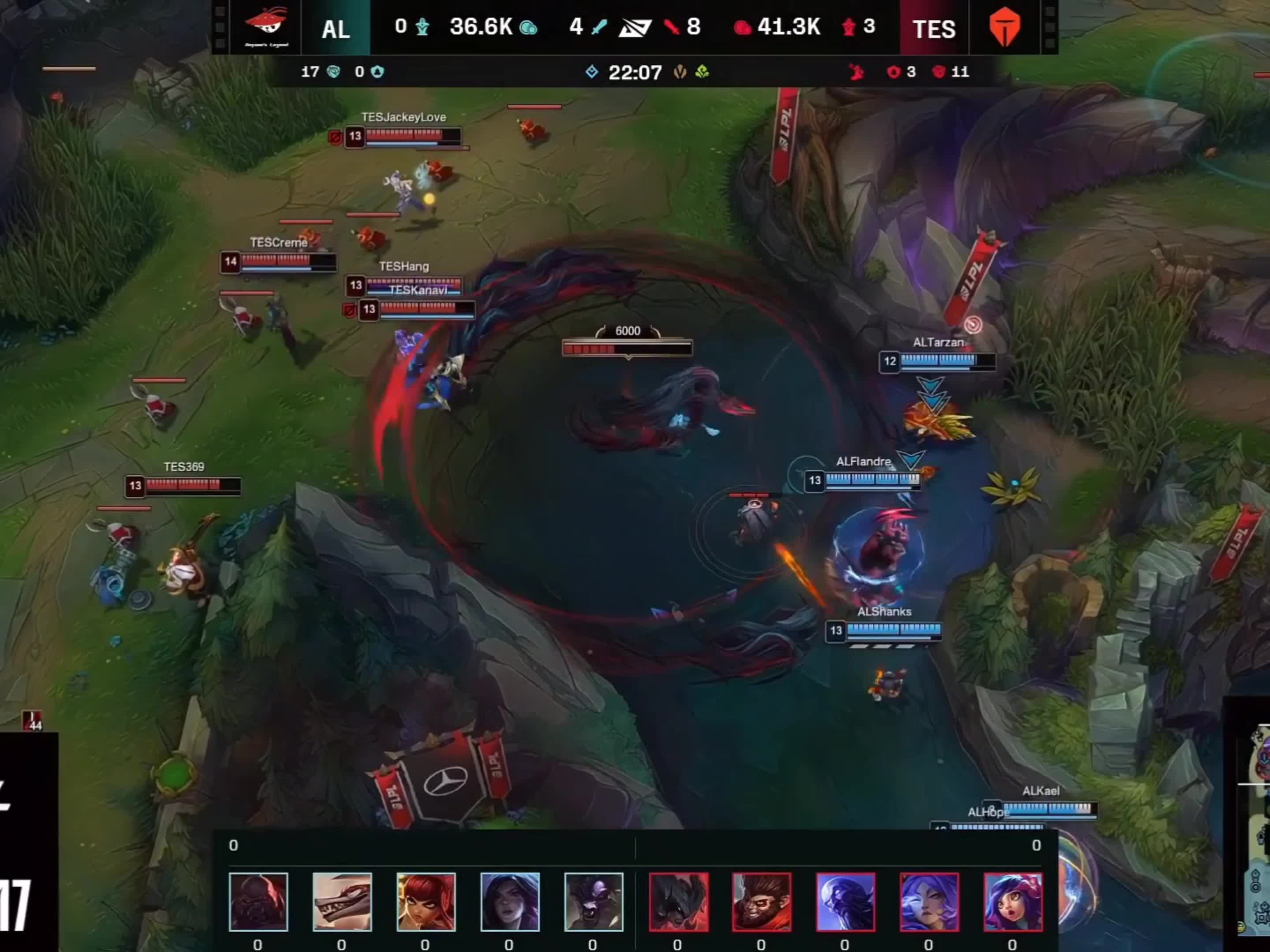
Task: Choose the red-haired Annie champion portrait
Action: point(426,901)
